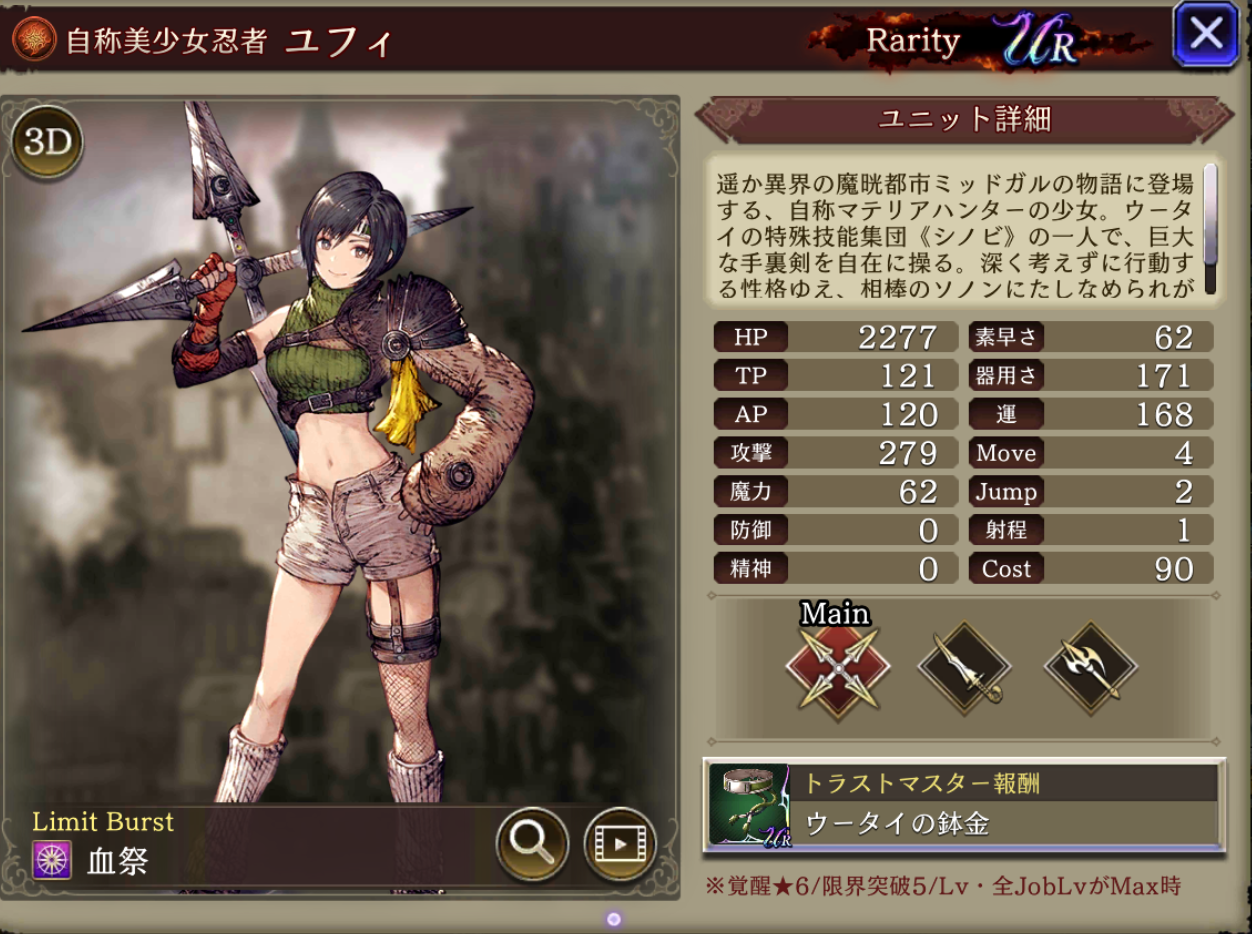Open the magnifying glass artwork zoom
This screenshot has width=1252, height=934.
pos(532,843)
